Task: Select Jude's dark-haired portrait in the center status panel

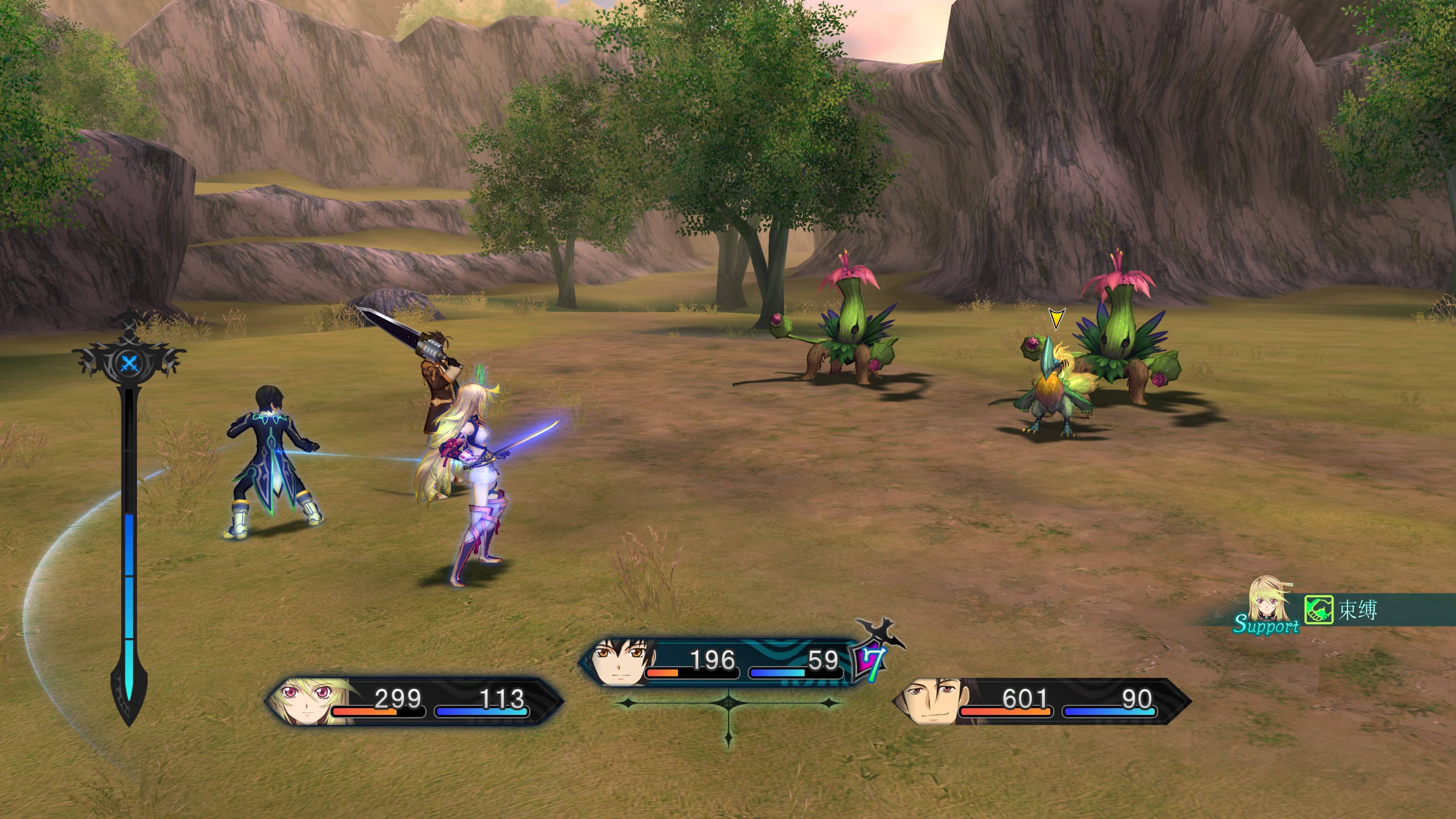Action: click(x=622, y=662)
